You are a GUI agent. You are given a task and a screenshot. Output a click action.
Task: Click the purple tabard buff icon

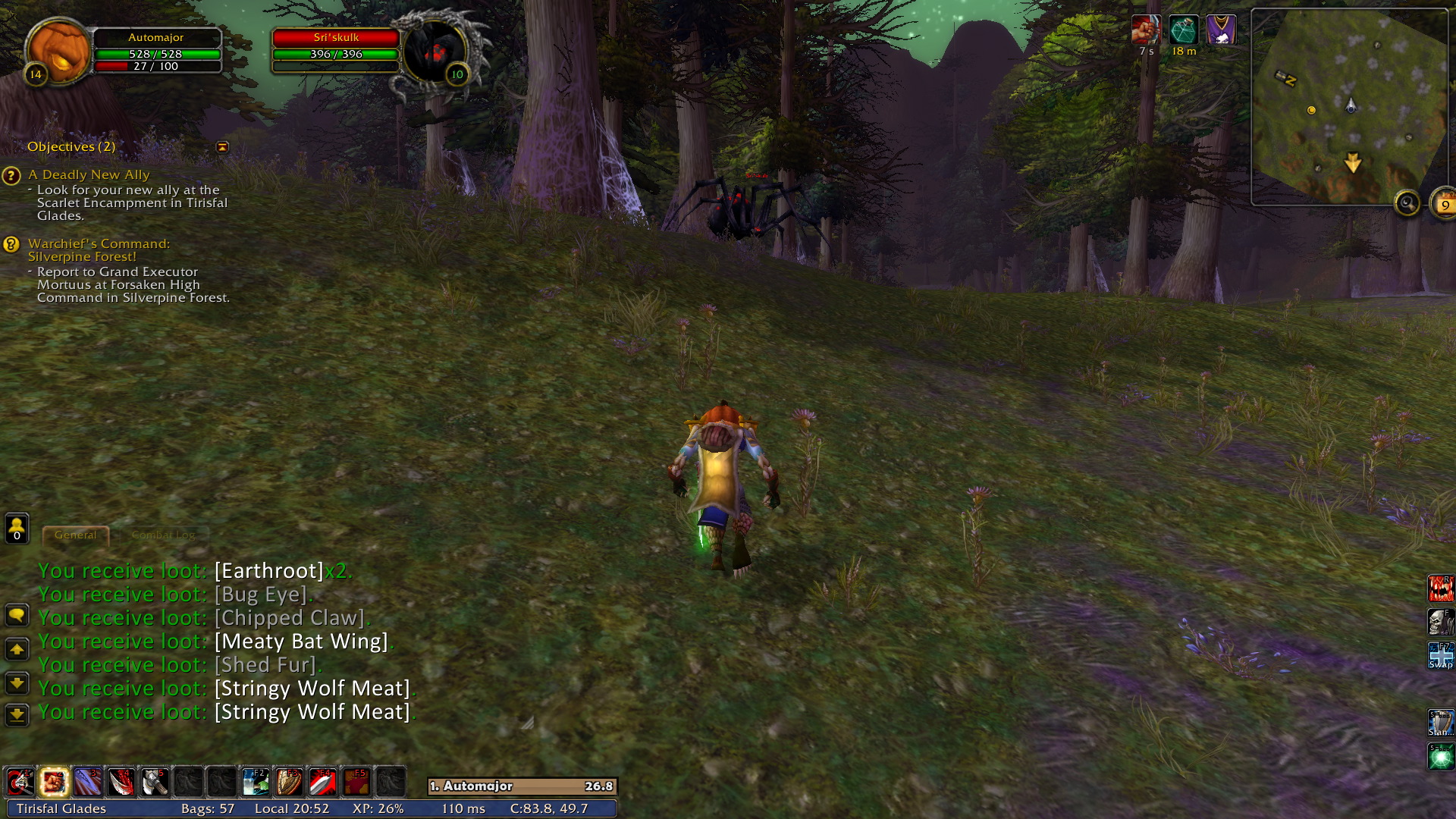[1220, 30]
